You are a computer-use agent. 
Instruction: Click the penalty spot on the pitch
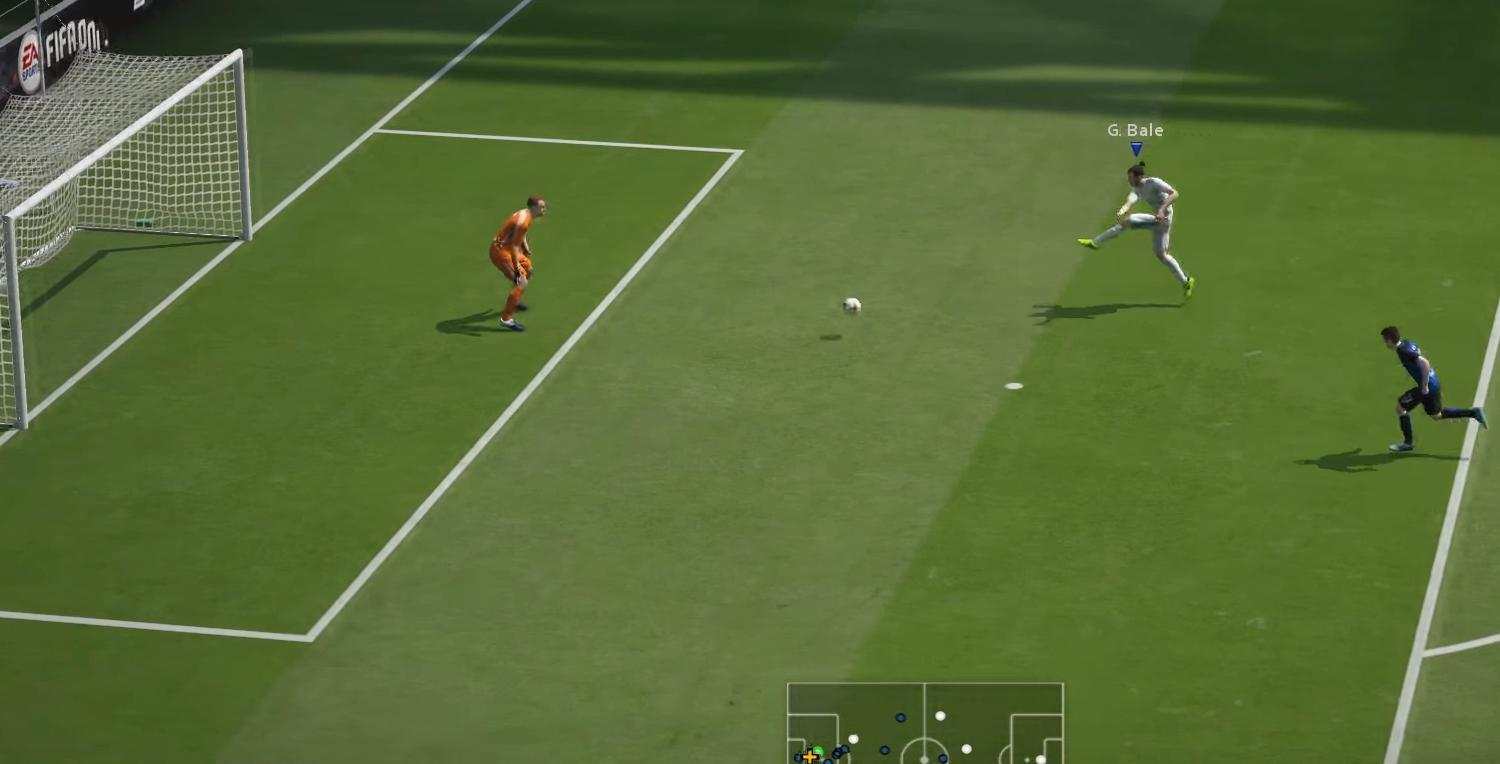pos(1012,384)
